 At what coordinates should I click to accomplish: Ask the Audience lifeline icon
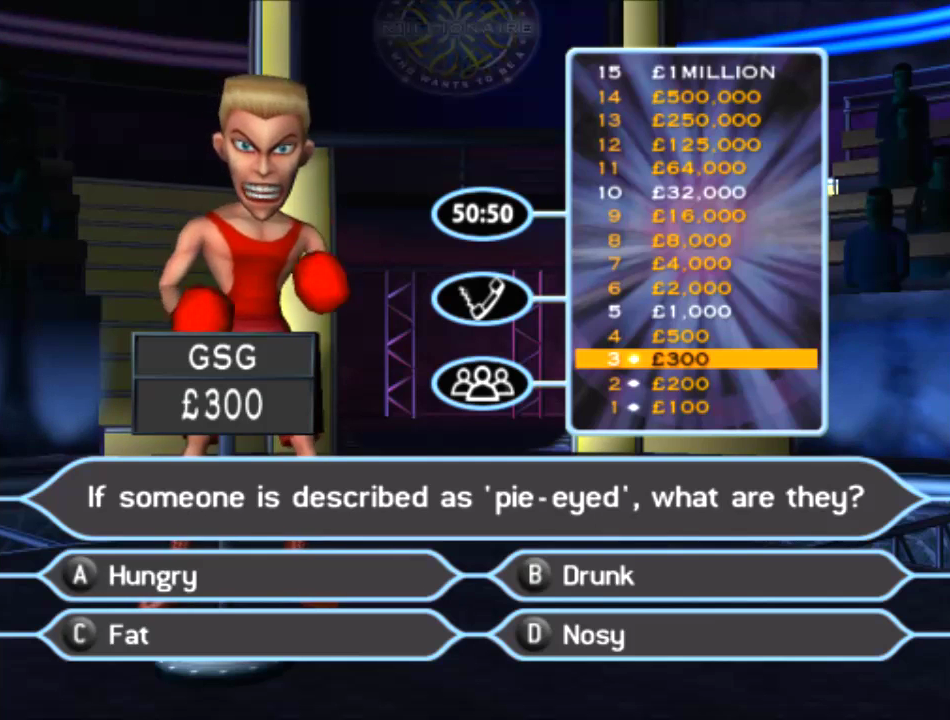tap(482, 383)
